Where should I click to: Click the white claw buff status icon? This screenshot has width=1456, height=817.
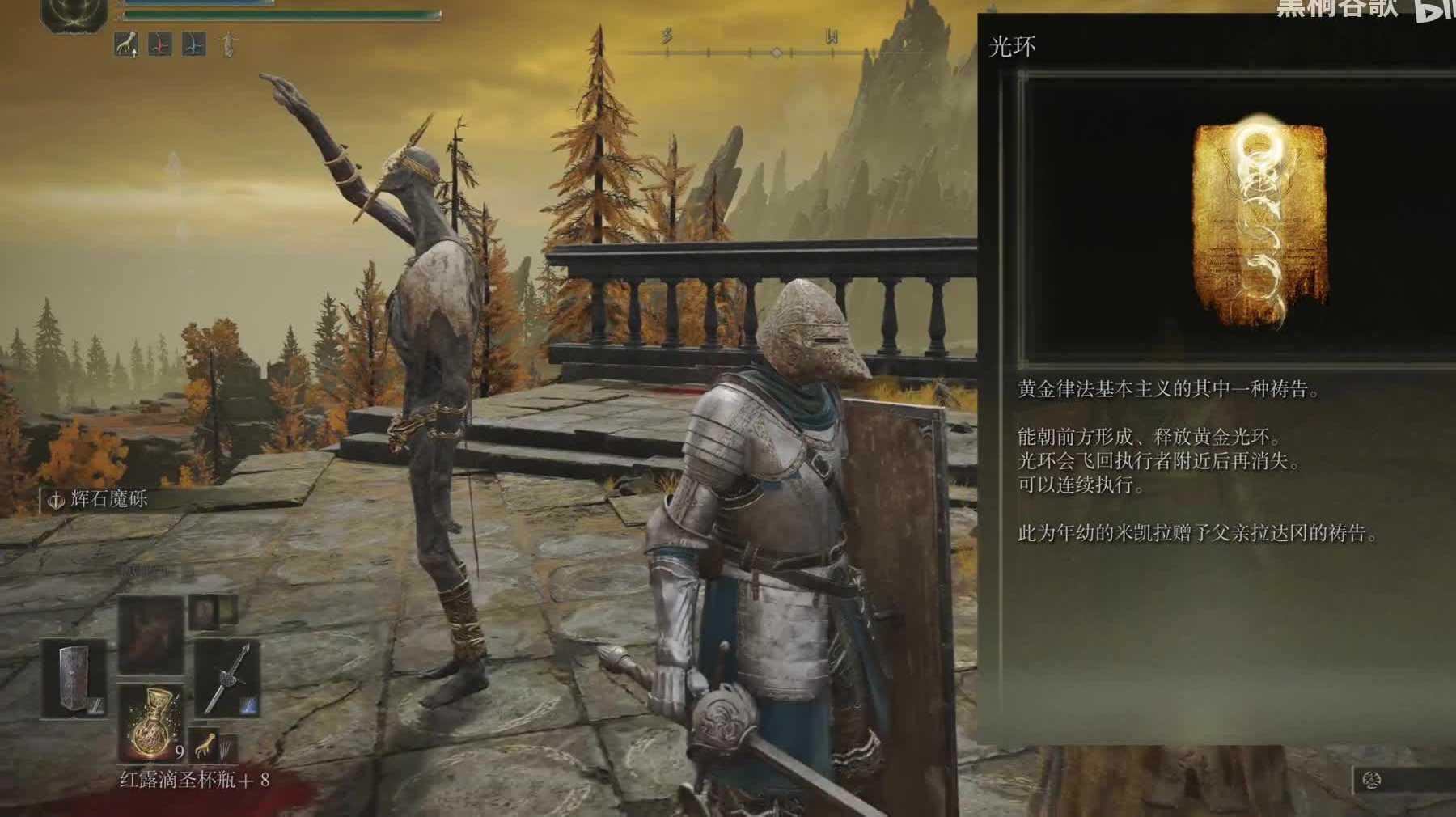(x=125, y=44)
